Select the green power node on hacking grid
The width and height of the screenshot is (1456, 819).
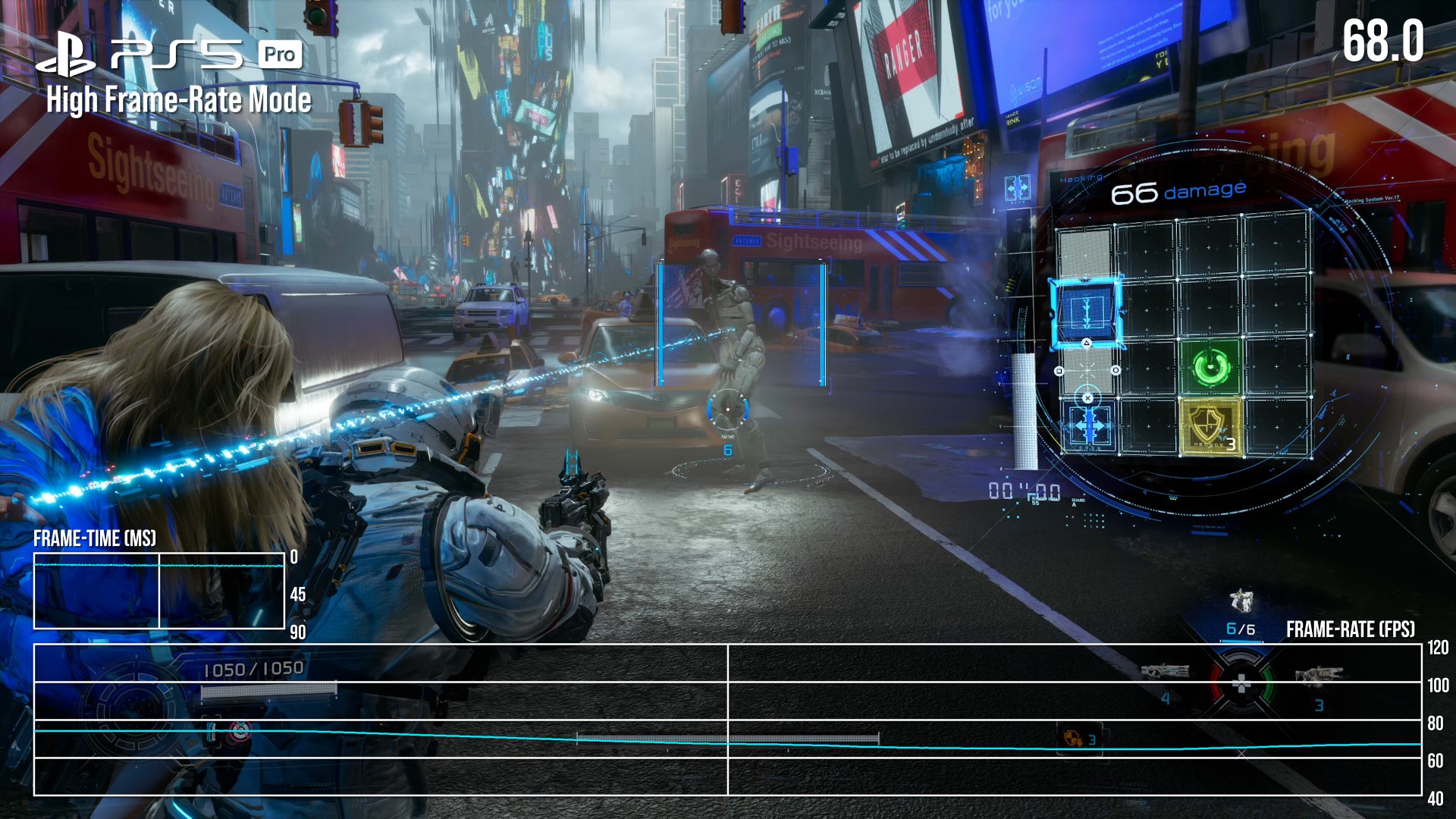[x=1210, y=366]
